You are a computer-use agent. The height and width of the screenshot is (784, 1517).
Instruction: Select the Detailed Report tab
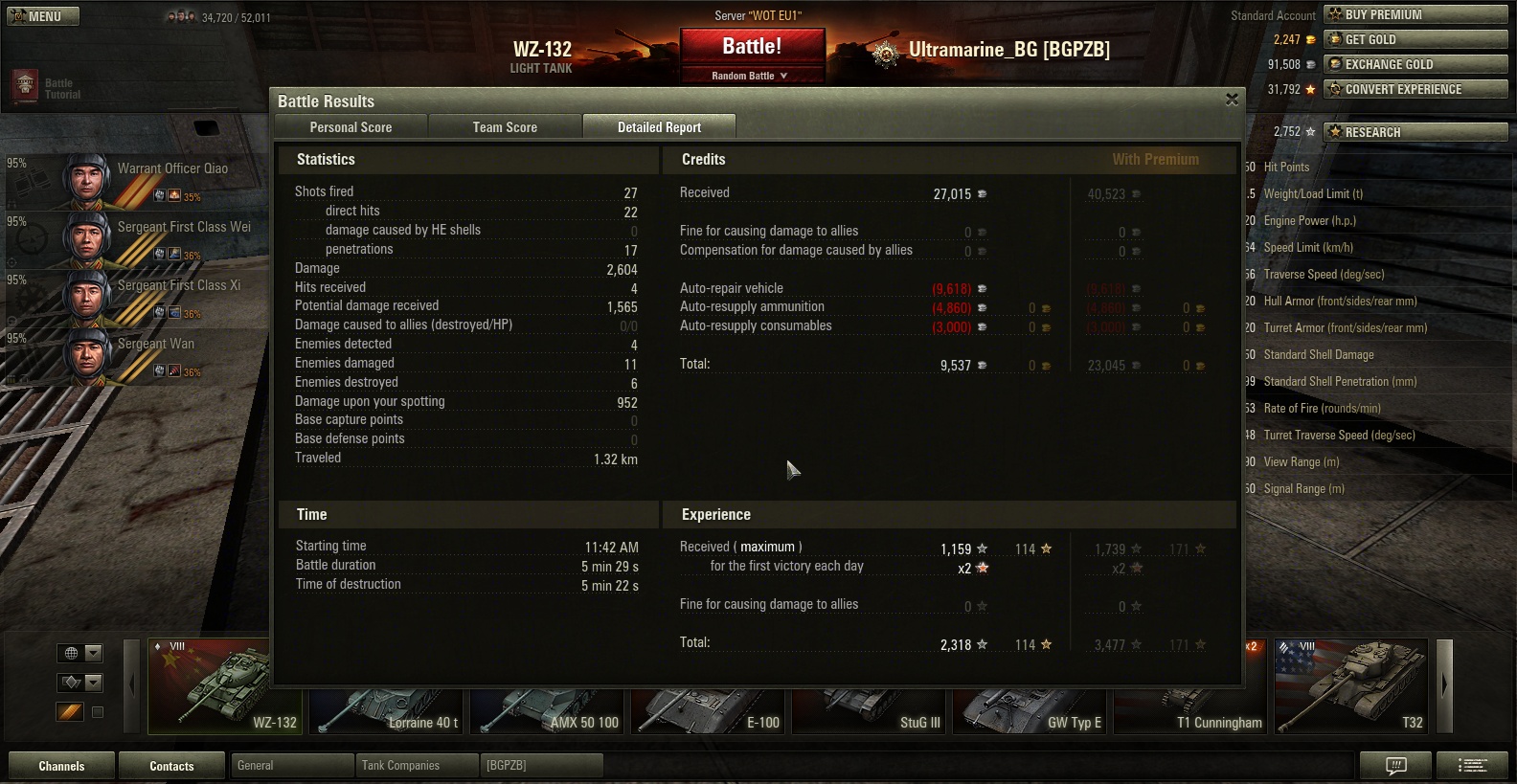pyautogui.click(x=659, y=127)
